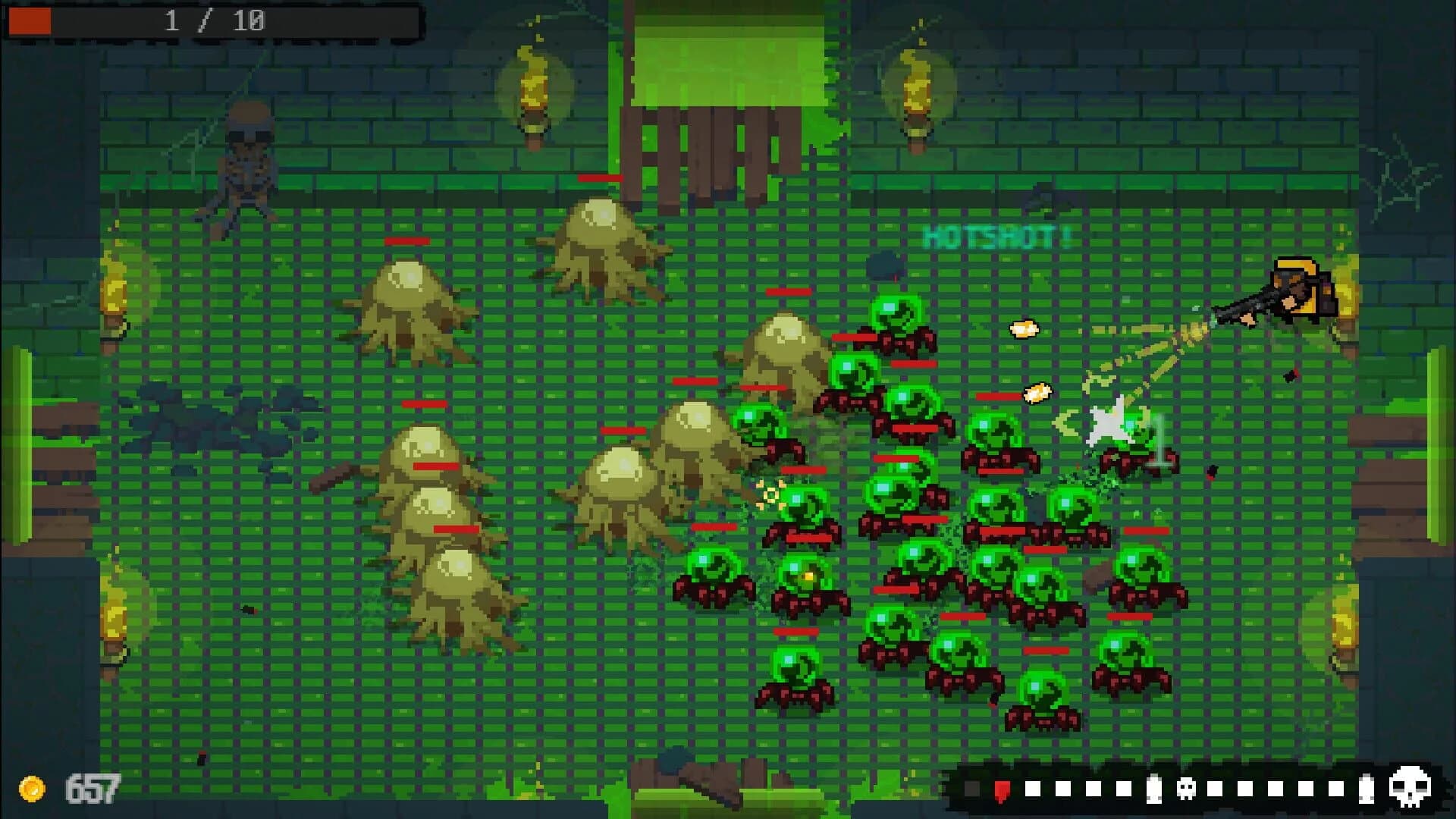Select the first potion bottle icon in the HUD
This screenshot has width=1456, height=819.
pyautogui.click(x=1153, y=789)
